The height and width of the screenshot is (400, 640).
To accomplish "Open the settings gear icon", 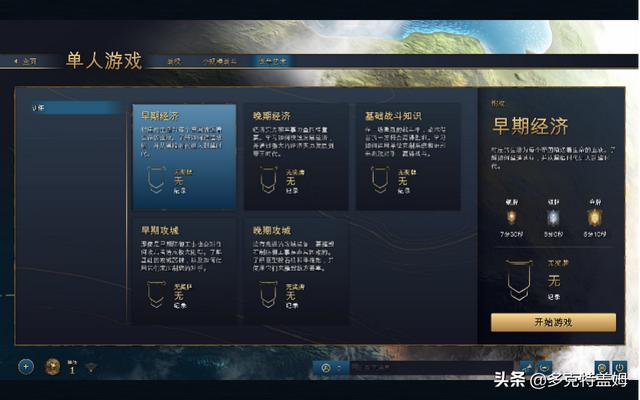I will click(x=602, y=367).
